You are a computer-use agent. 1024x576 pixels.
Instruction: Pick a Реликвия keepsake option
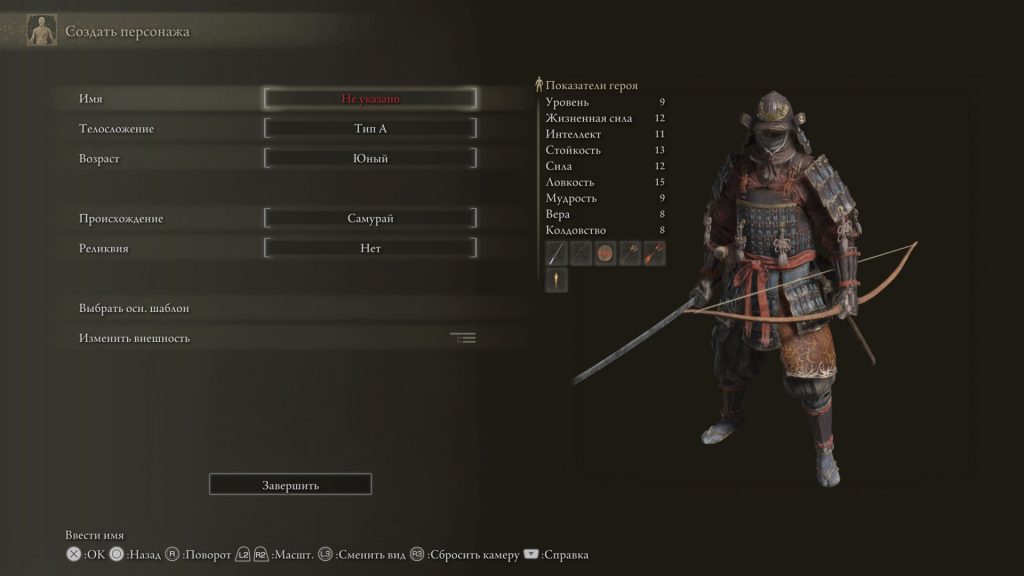(x=370, y=248)
